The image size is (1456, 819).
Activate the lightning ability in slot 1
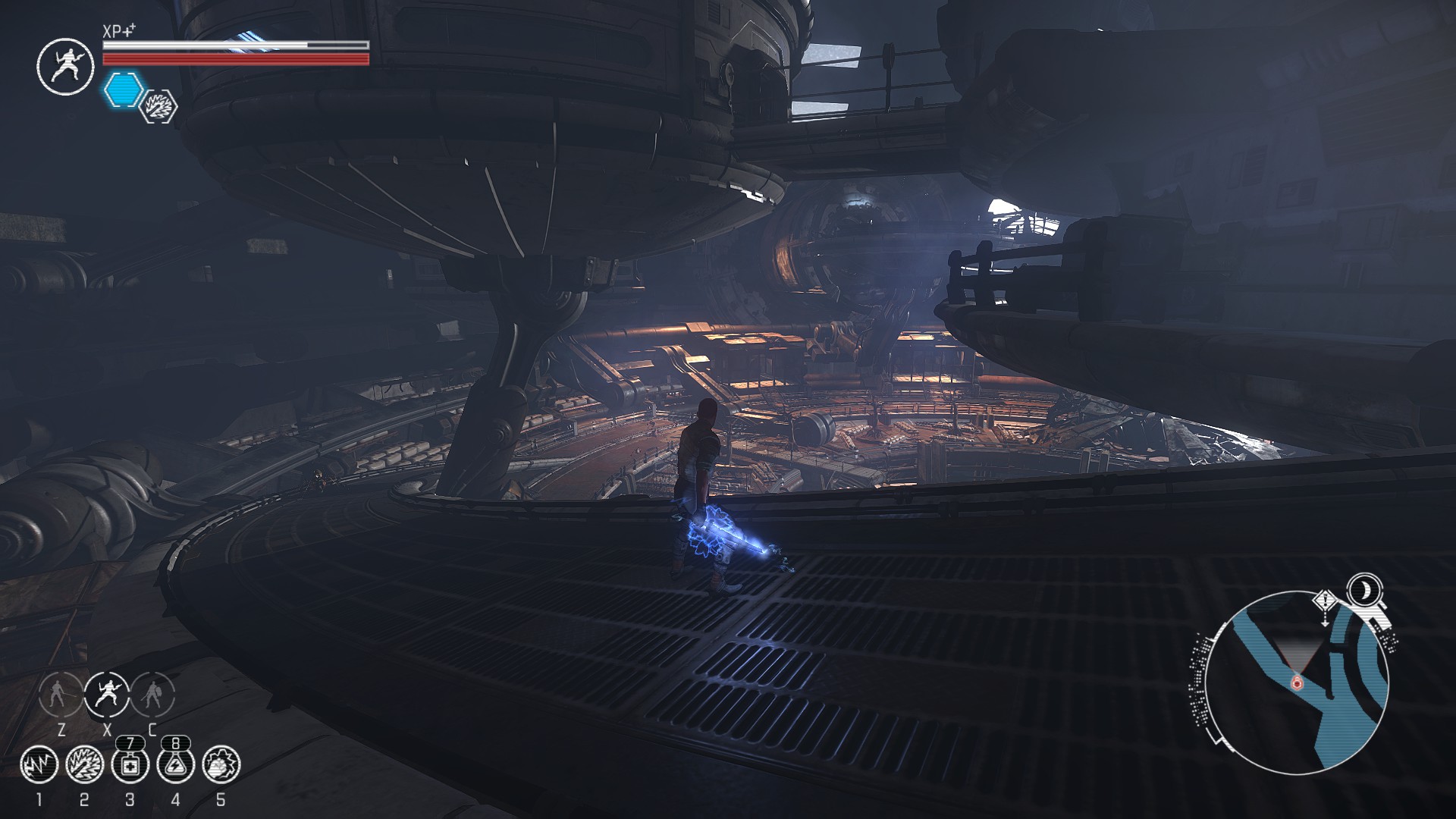click(39, 764)
